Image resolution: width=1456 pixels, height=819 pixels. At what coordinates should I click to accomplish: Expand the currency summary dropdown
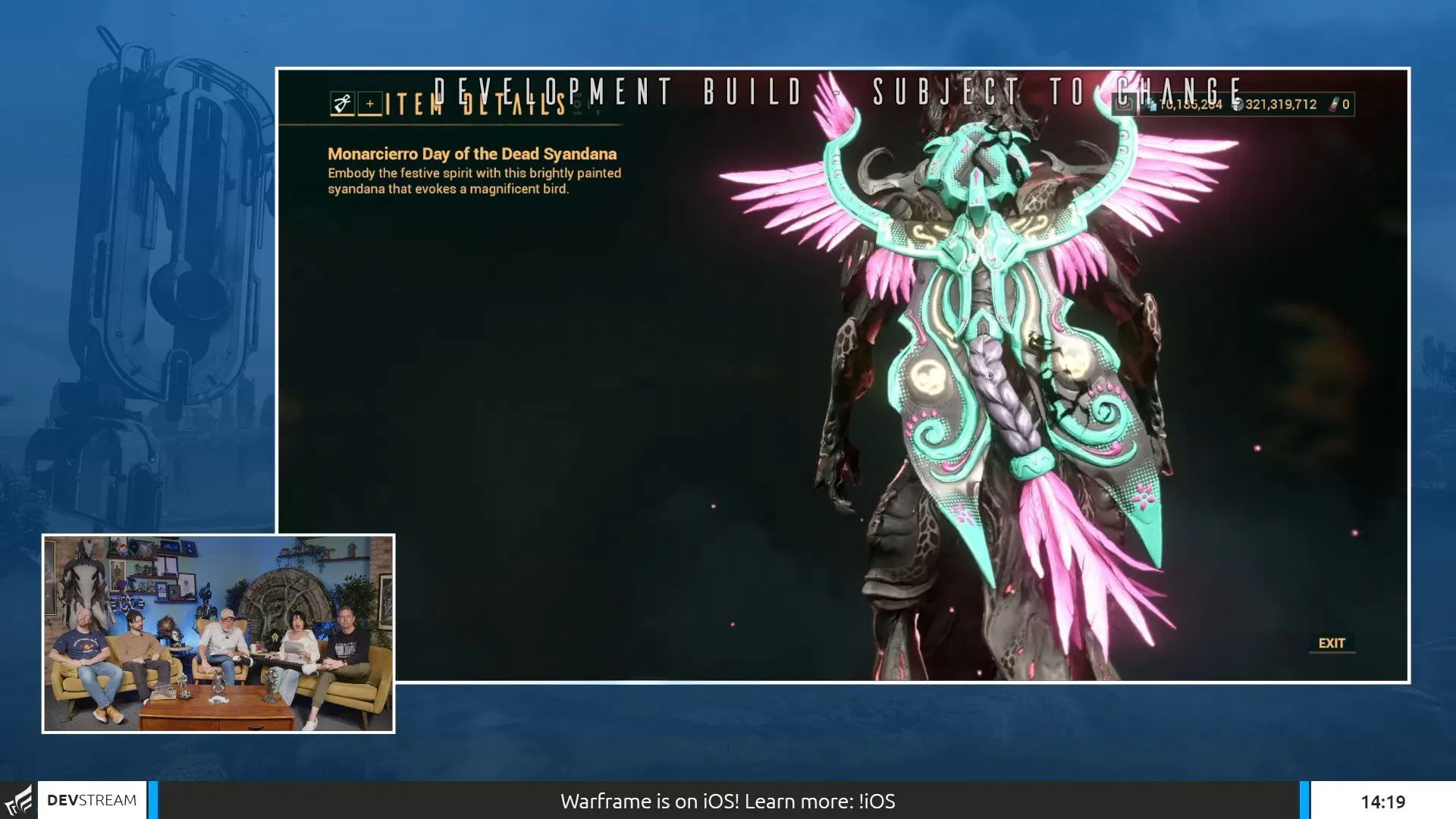1244,105
